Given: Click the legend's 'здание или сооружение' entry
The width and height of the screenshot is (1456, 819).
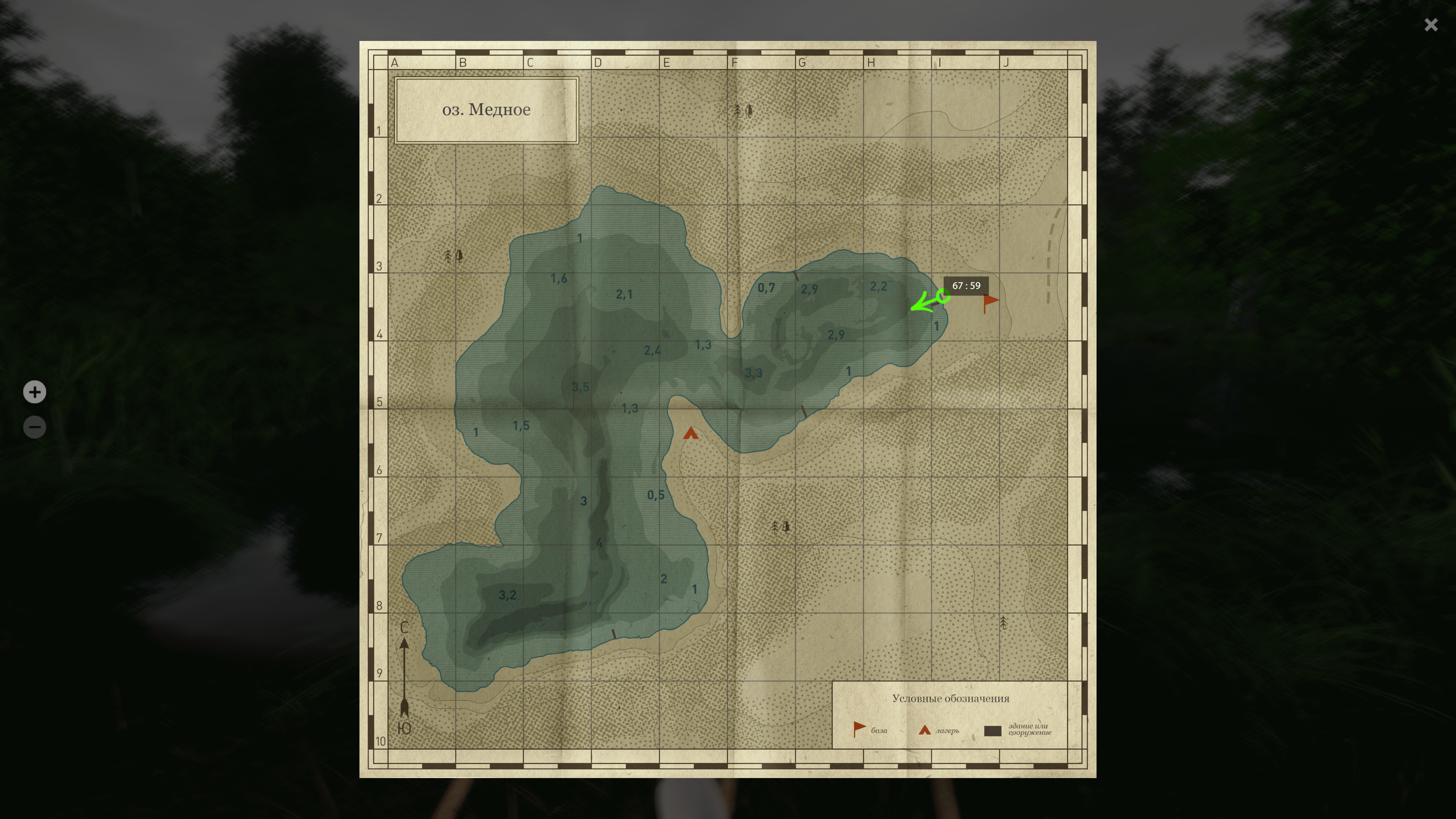Looking at the screenshot, I should coord(1017,730).
